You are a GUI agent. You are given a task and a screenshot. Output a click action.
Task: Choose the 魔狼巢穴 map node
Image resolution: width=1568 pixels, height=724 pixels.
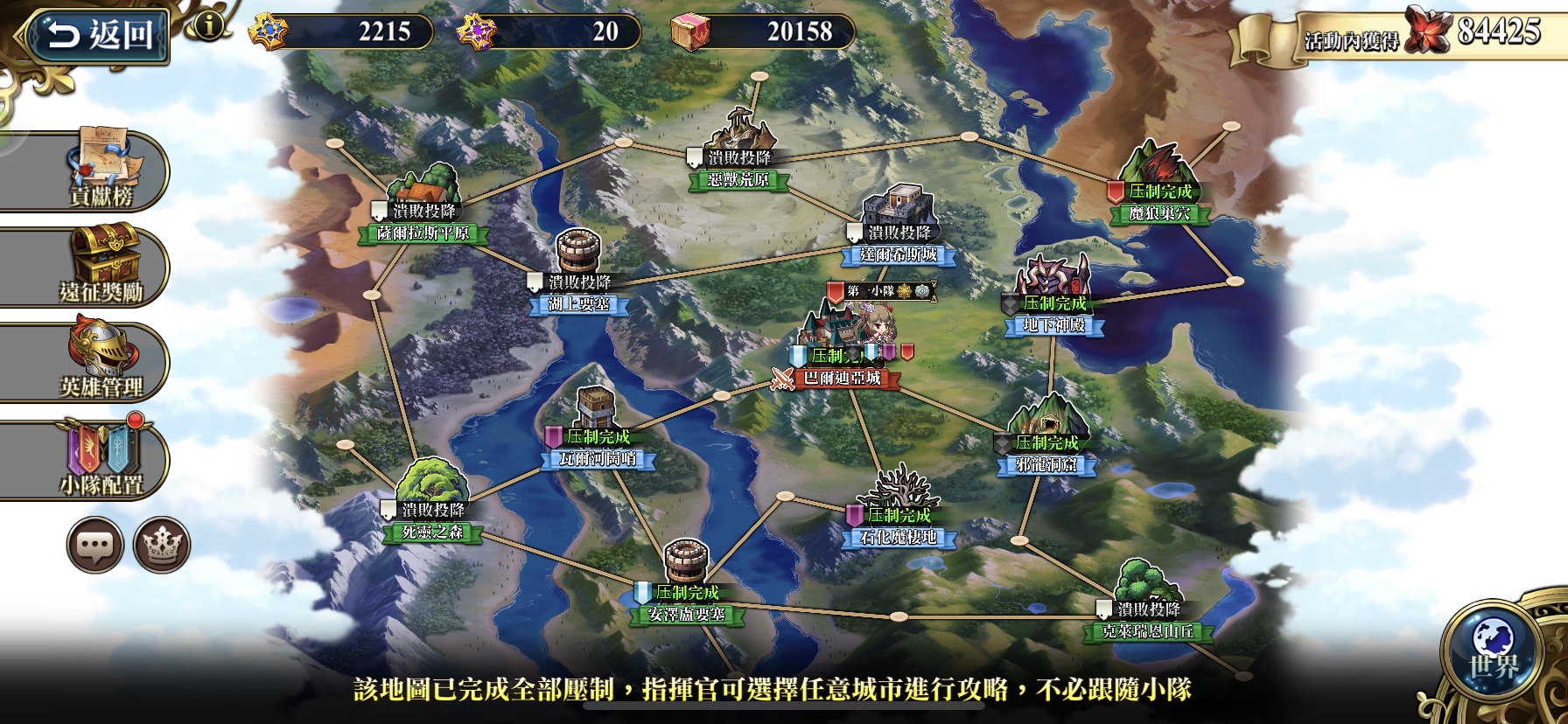click(x=1159, y=212)
